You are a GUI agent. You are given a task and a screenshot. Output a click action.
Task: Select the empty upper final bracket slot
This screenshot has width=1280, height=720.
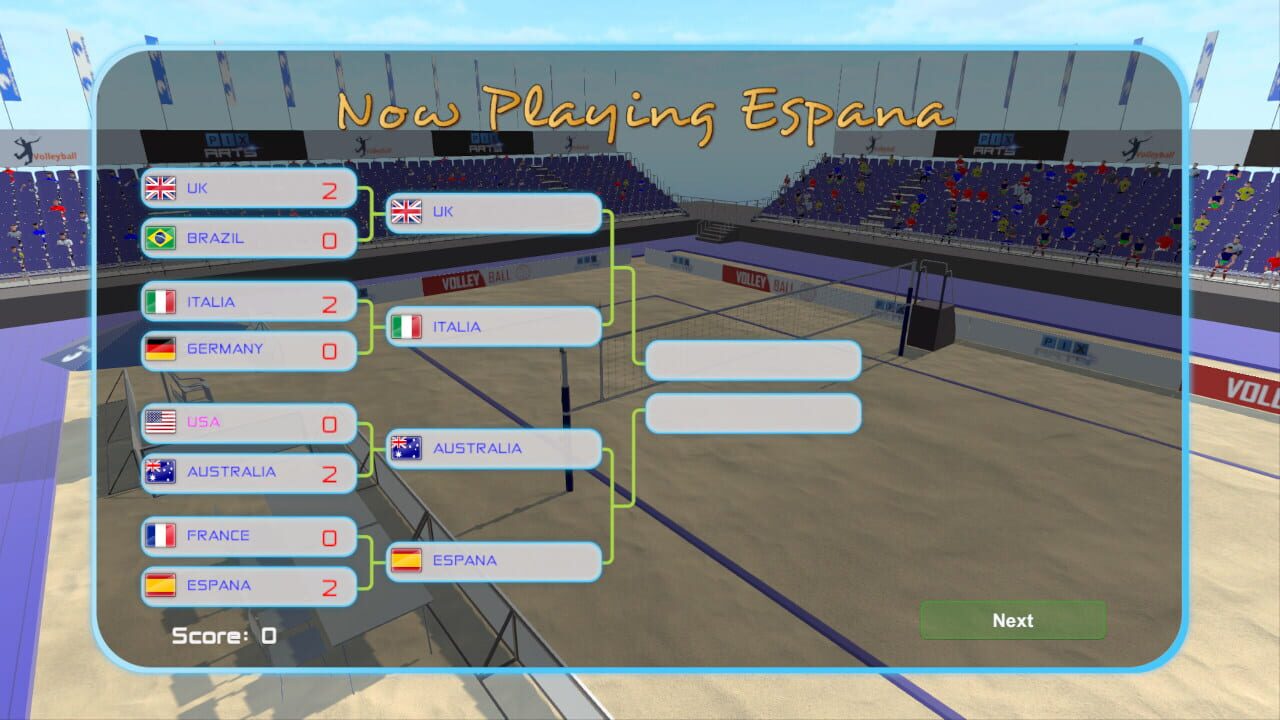tap(753, 360)
